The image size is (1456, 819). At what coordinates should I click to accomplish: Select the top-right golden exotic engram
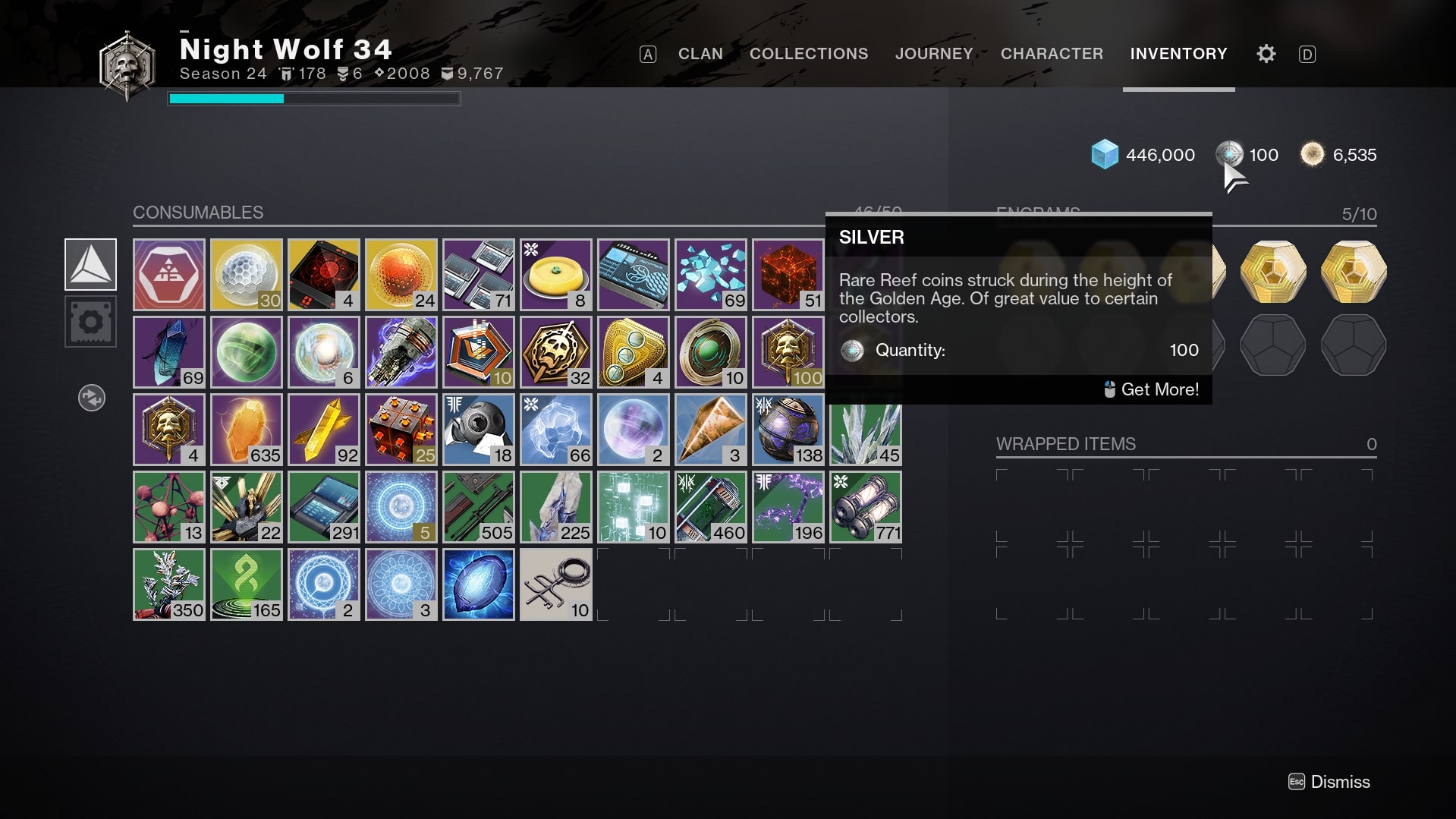(1353, 272)
